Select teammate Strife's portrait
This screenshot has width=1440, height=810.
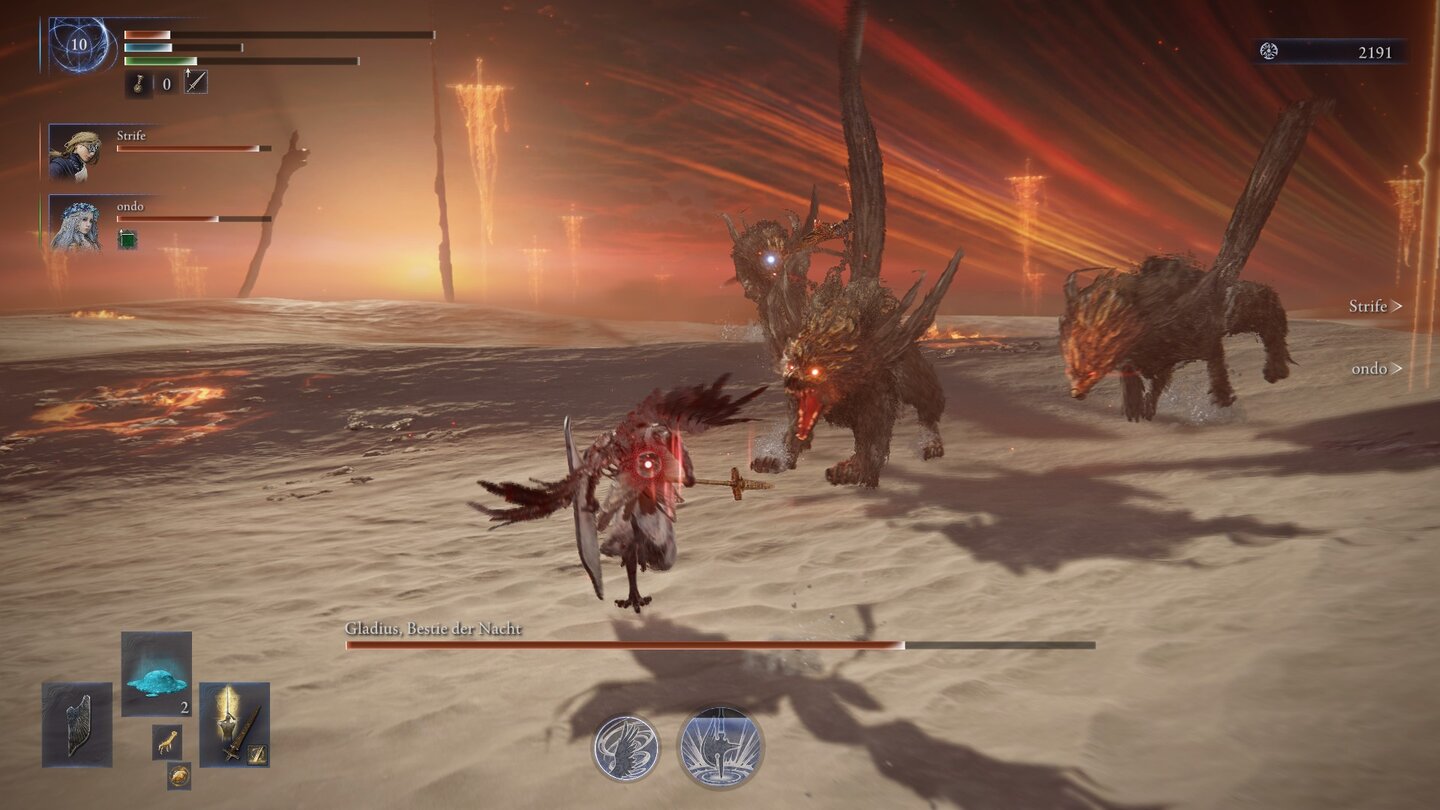click(74, 152)
